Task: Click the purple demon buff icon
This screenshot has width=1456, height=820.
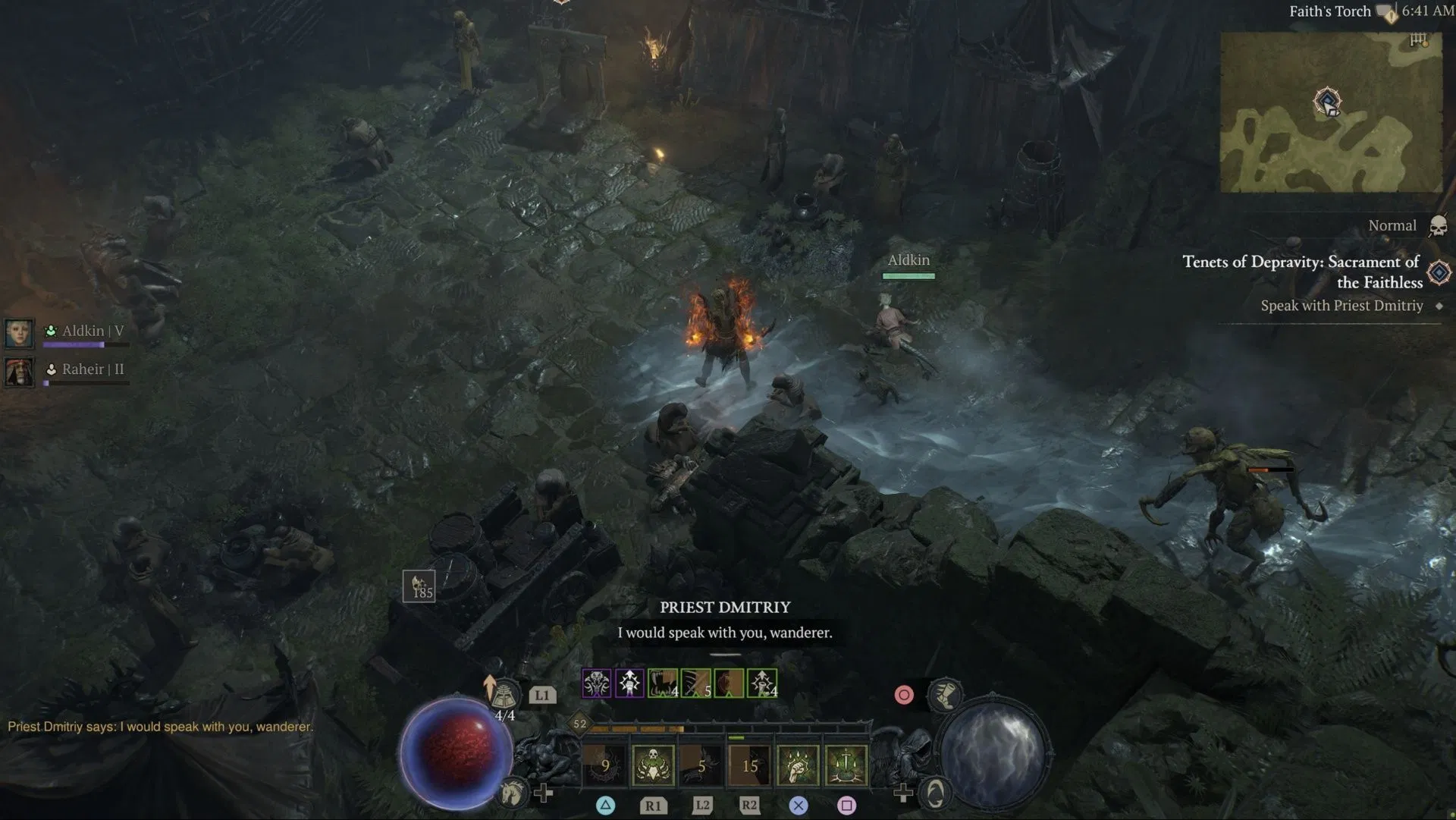Action: point(597,683)
